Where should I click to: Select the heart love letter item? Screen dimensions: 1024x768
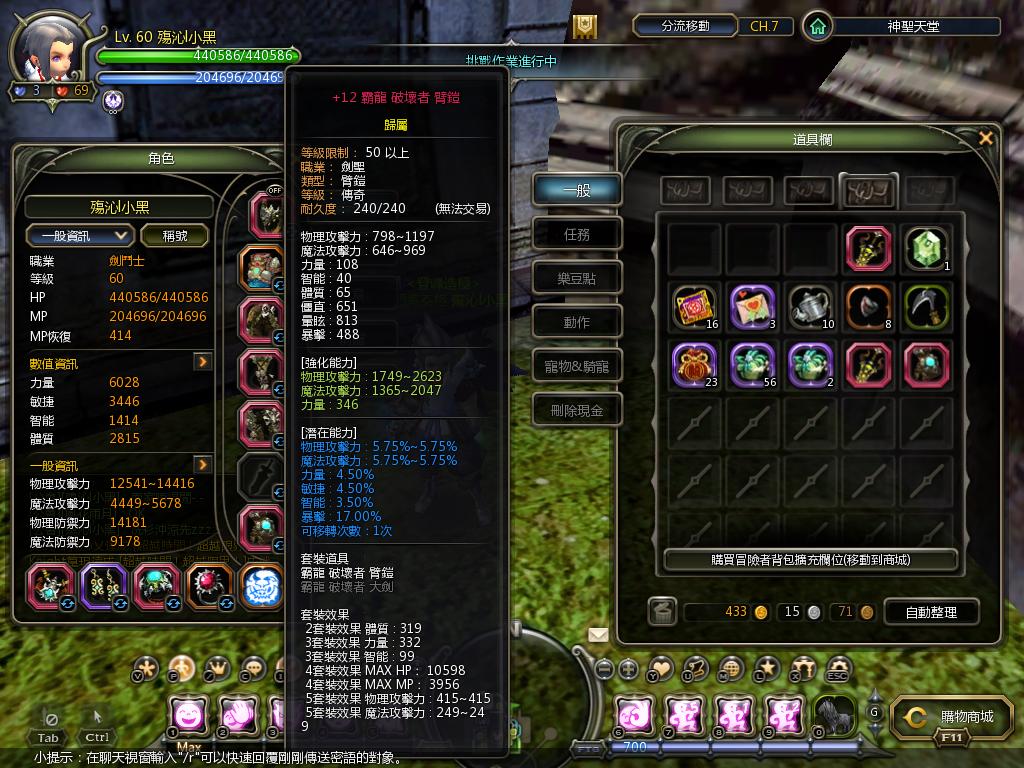pos(753,306)
